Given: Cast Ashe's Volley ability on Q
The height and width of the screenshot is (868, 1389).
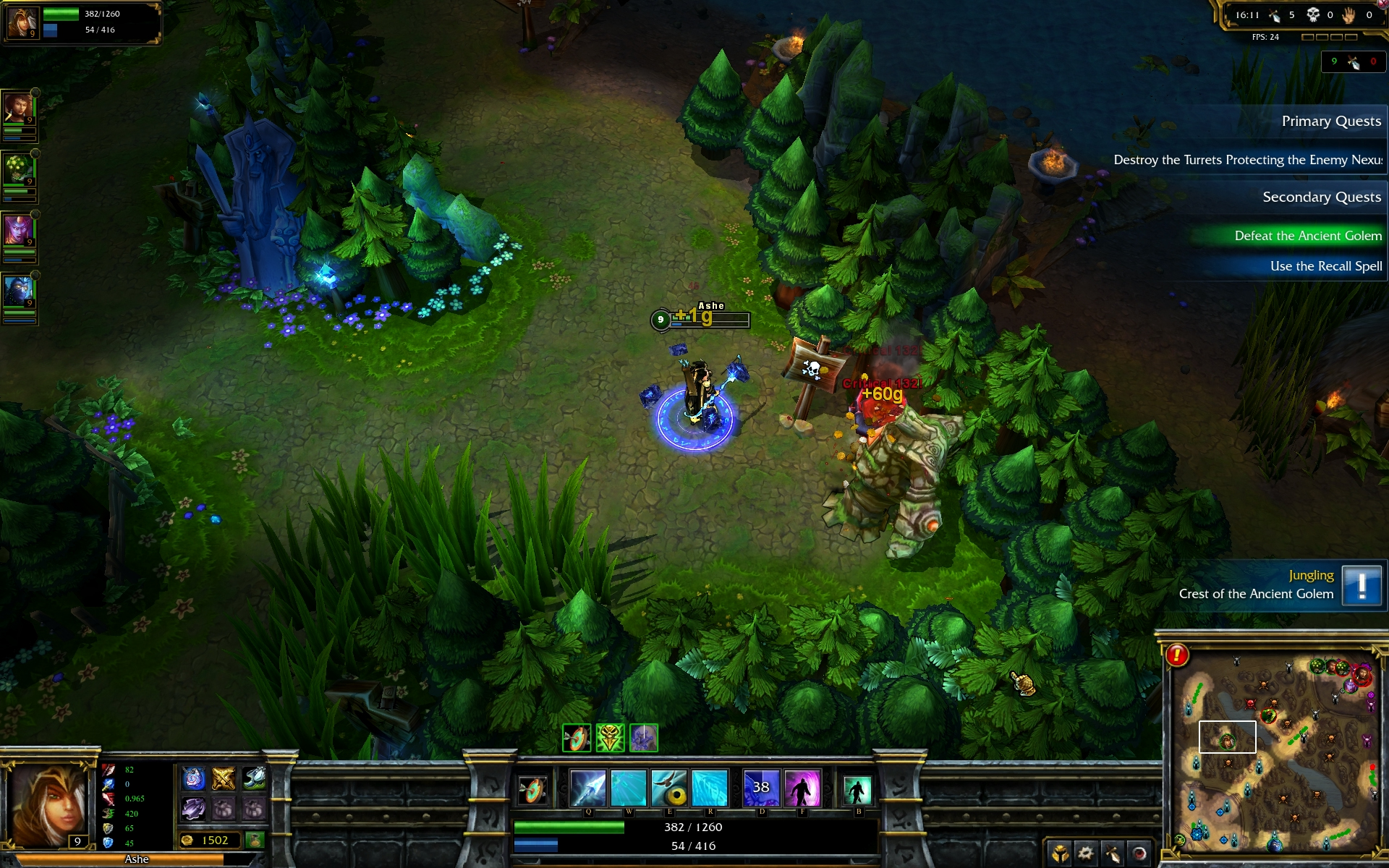Looking at the screenshot, I should point(587,788).
